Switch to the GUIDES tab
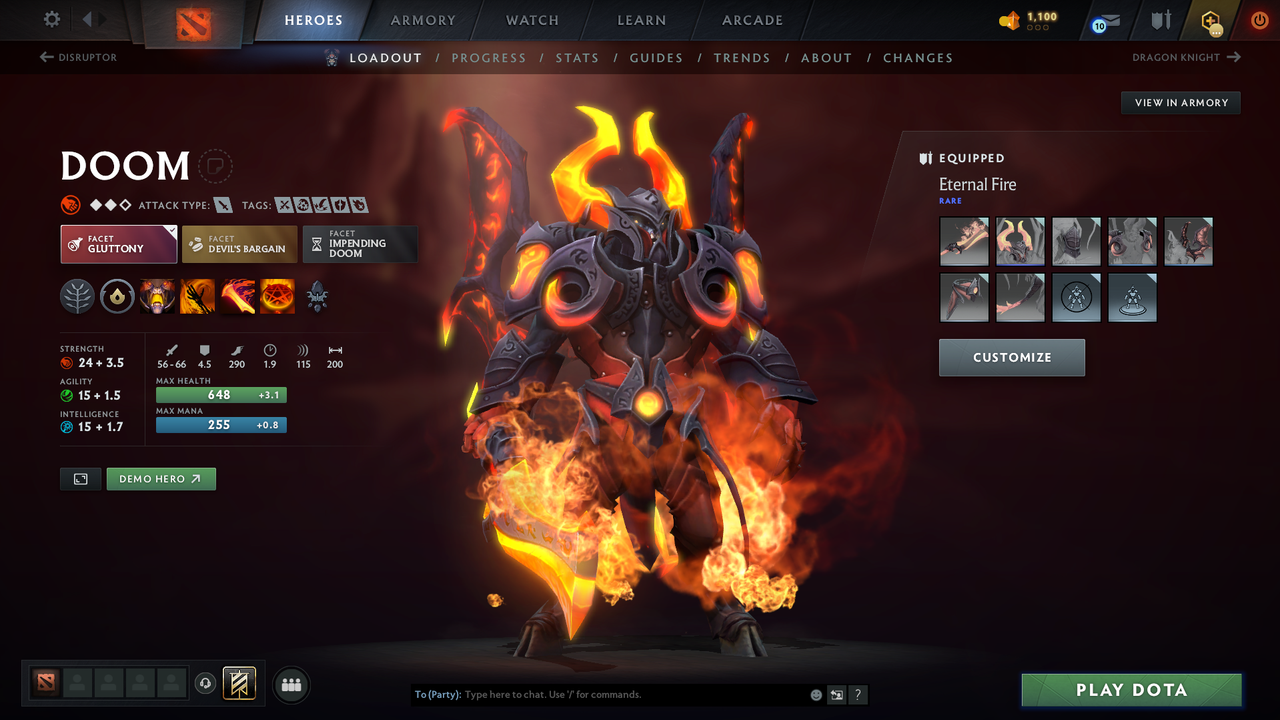The image size is (1280, 720). [x=656, y=58]
